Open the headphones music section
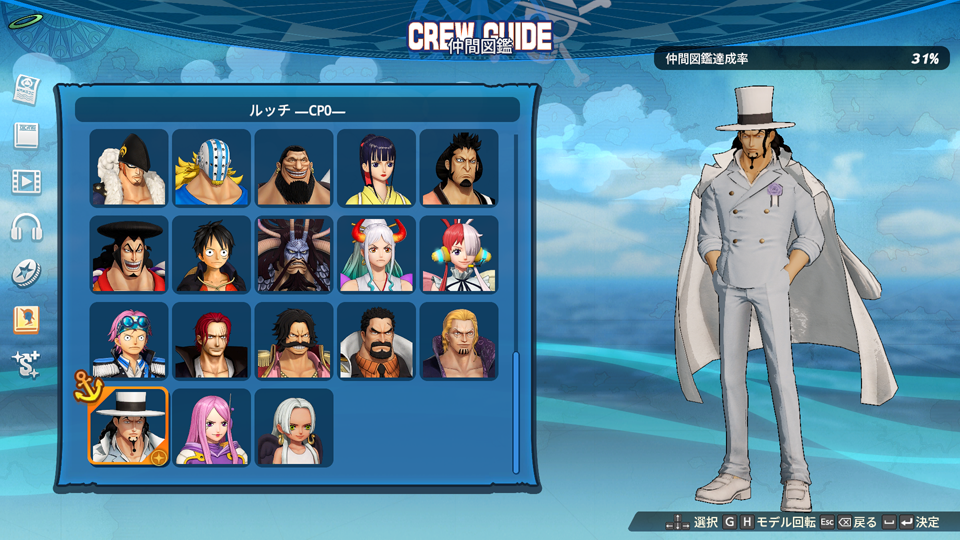The image size is (960, 540). (x=26, y=227)
